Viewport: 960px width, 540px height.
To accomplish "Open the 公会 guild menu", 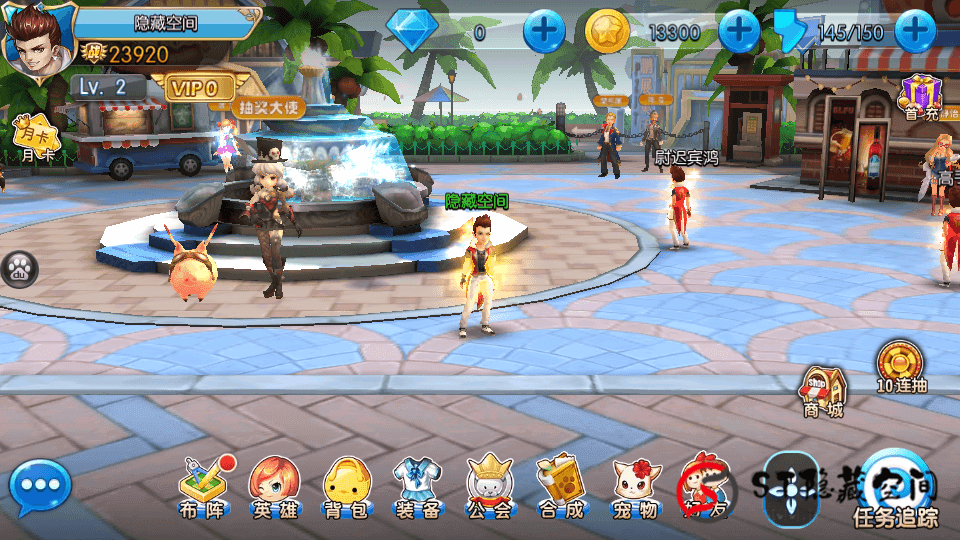I will point(490,486).
